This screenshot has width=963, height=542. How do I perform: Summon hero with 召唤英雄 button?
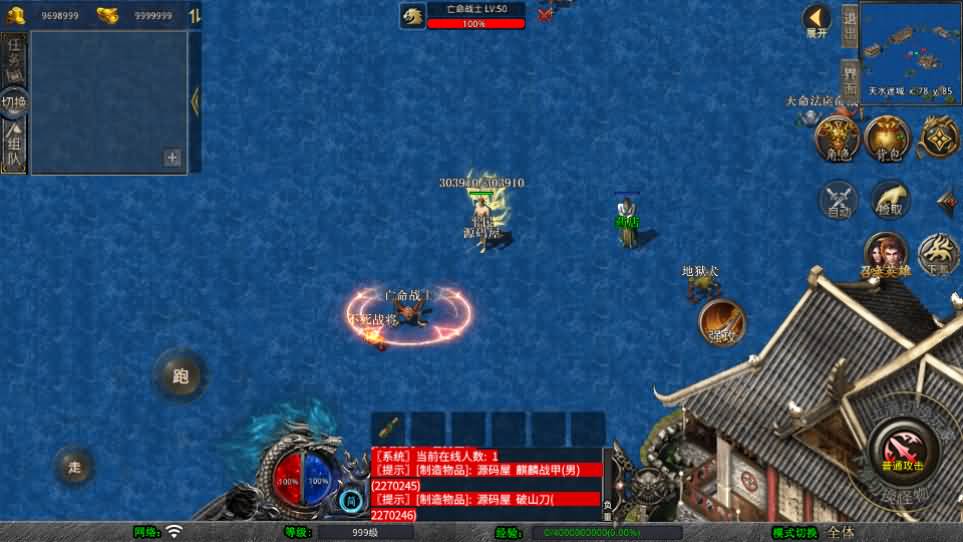885,255
